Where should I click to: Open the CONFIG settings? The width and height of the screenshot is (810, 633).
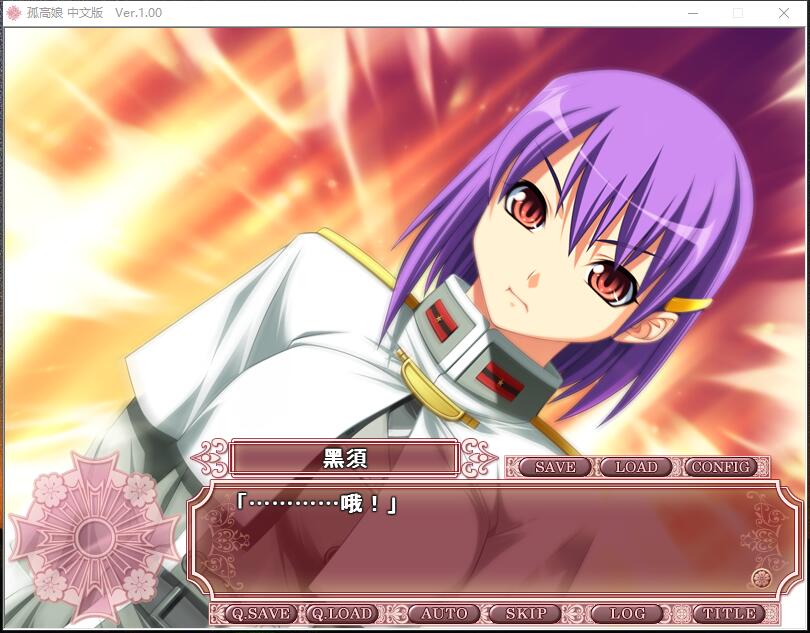[720, 467]
